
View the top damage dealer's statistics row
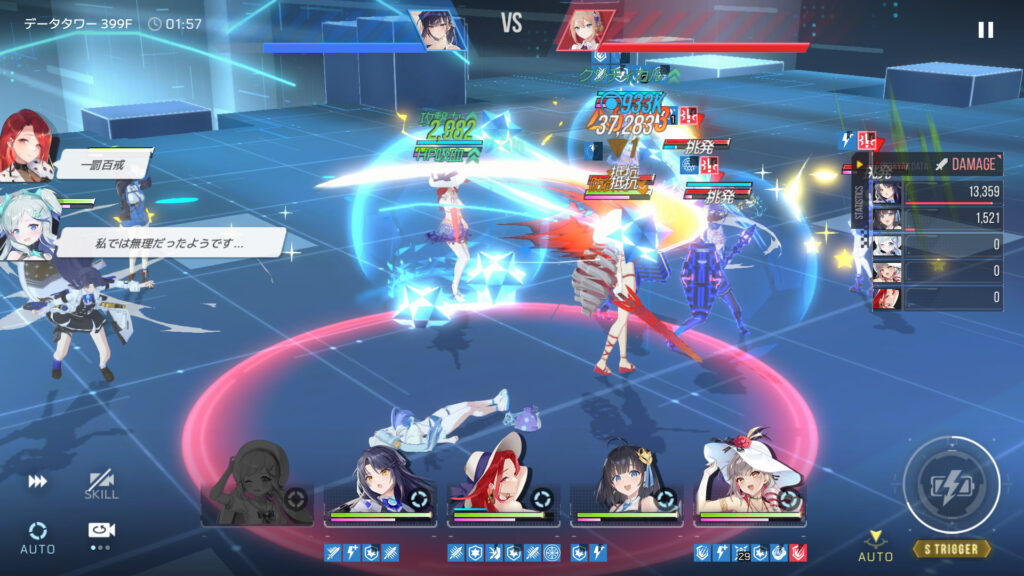tap(936, 192)
